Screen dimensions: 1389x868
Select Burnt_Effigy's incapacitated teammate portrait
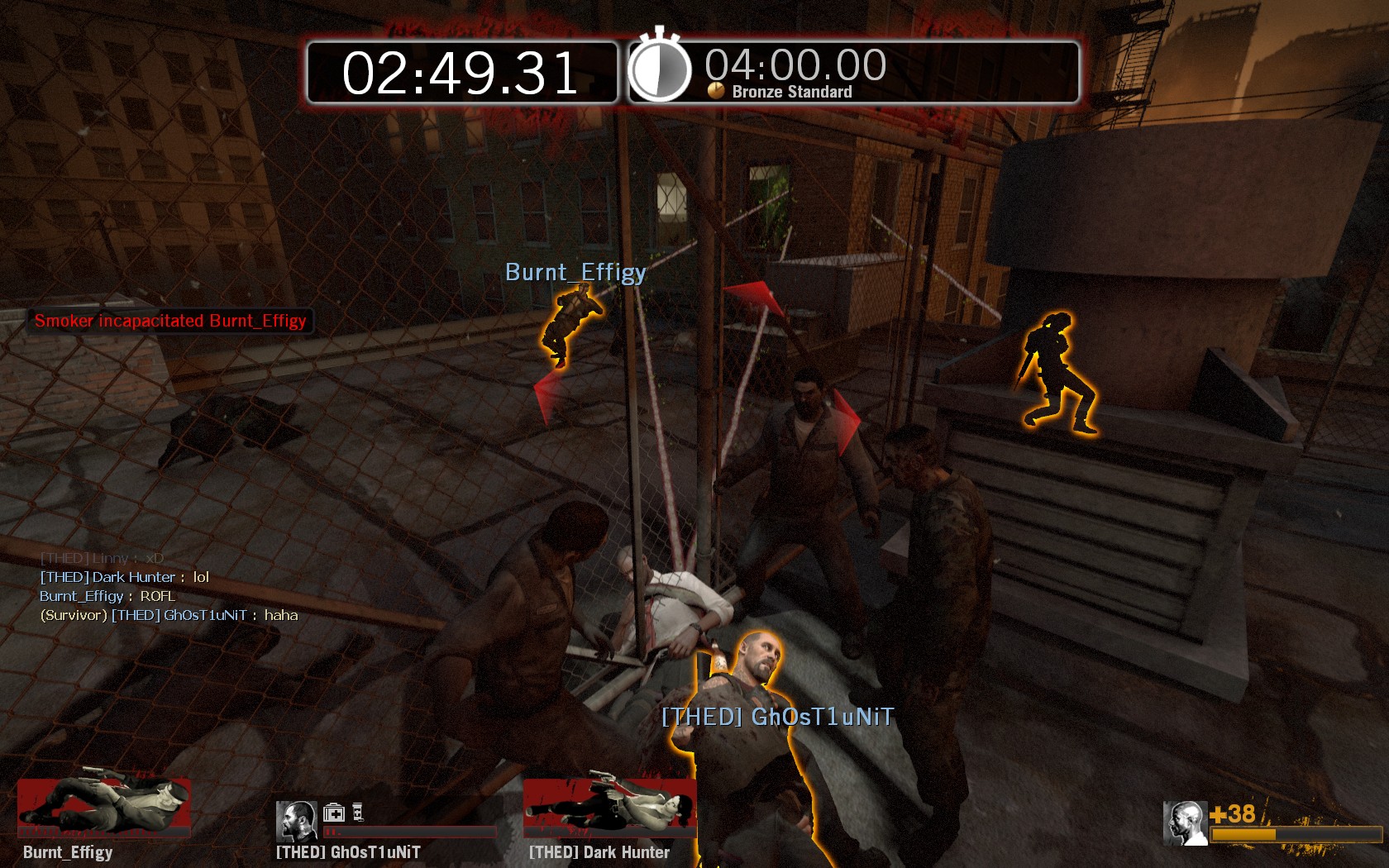tap(104, 807)
